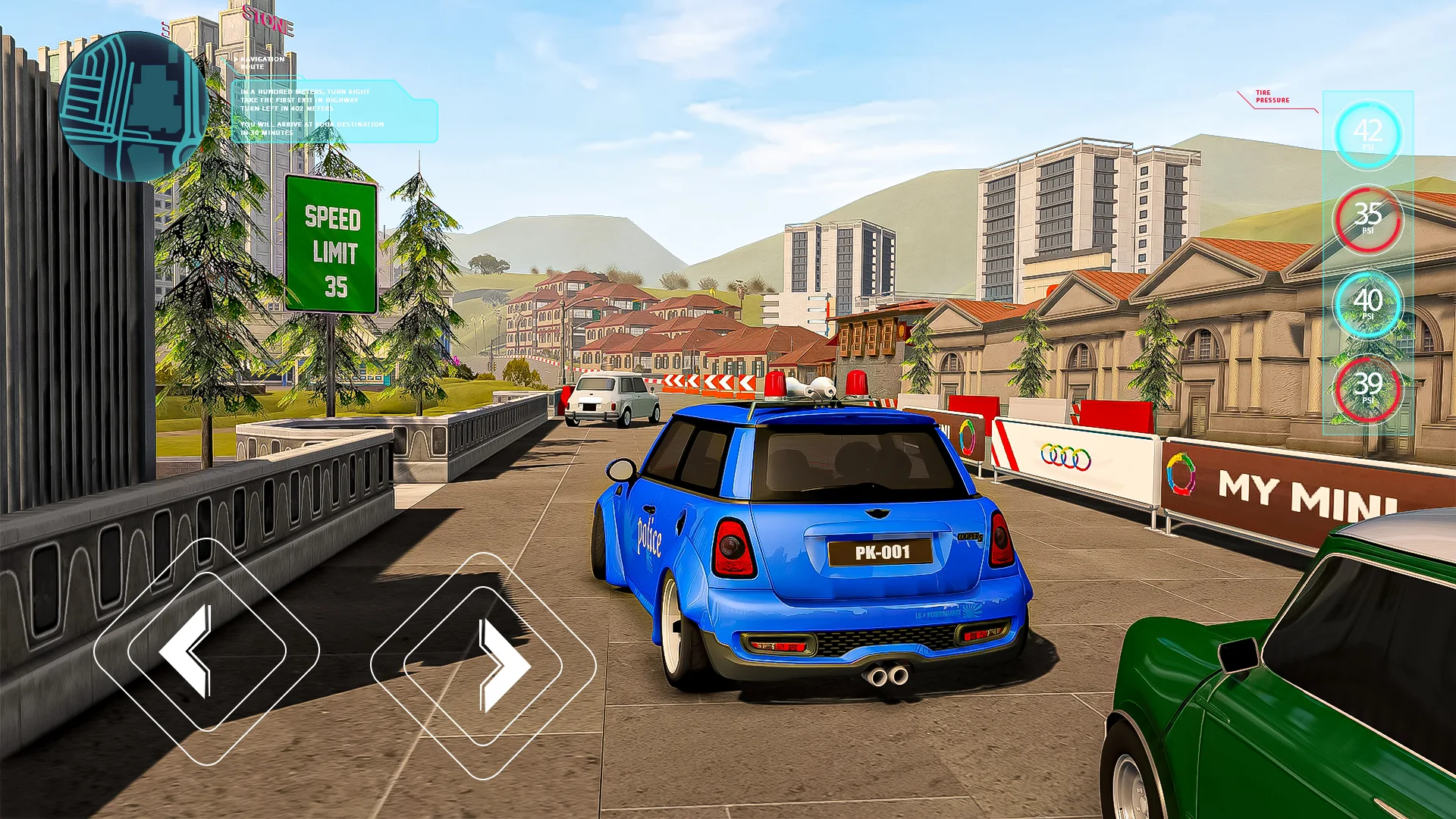The width and height of the screenshot is (1456, 819).
Task: Select the 40 PSI tire gauge
Action: (x=1367, y=304)
